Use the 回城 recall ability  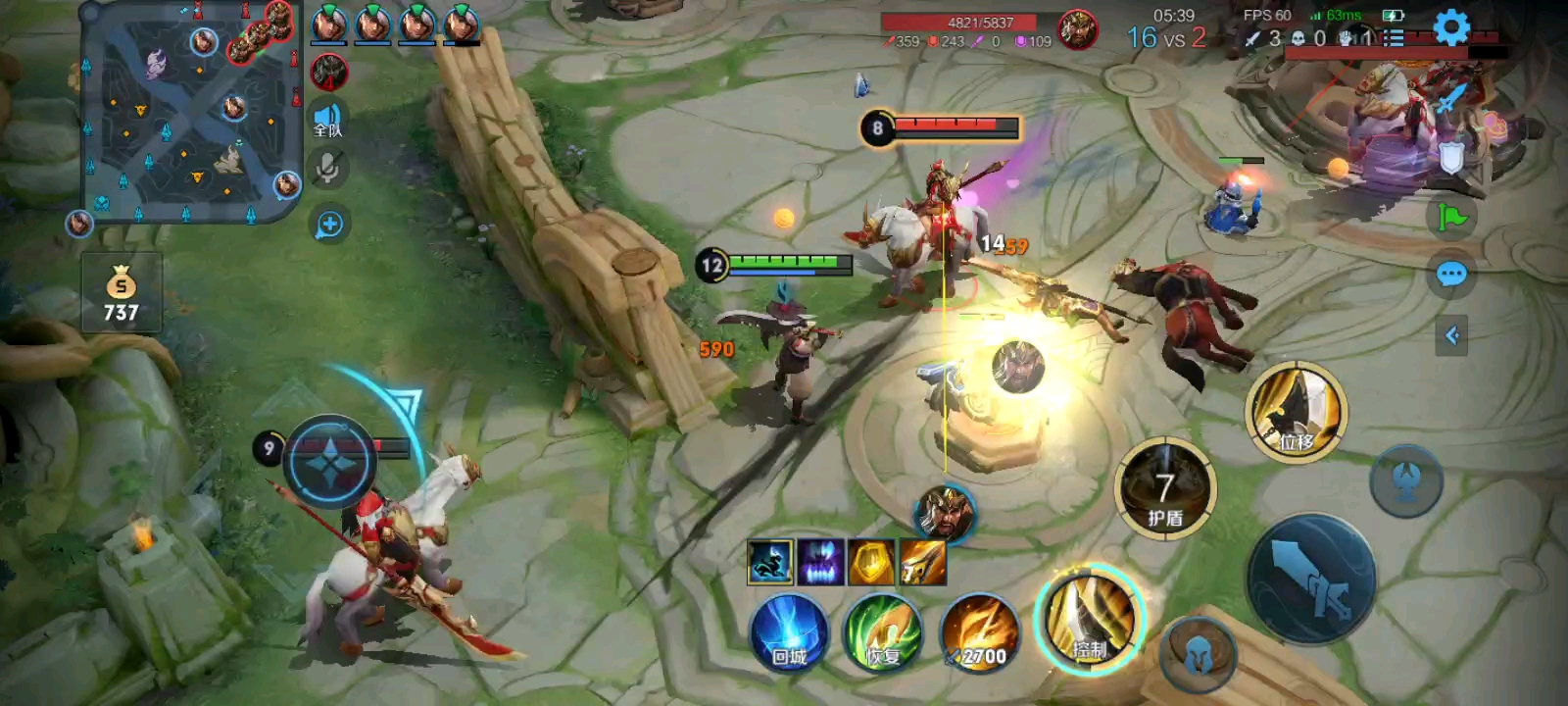tap(789, 633)
